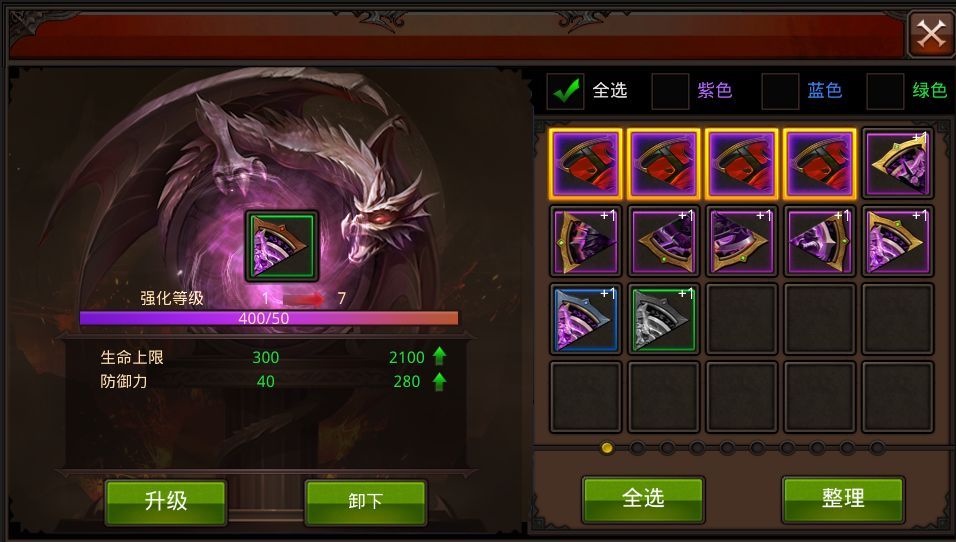The height and width of the screenshot is (542, 956).
Task: Pick the blue-bordered fragment item
Action: (x=586, y=319)
